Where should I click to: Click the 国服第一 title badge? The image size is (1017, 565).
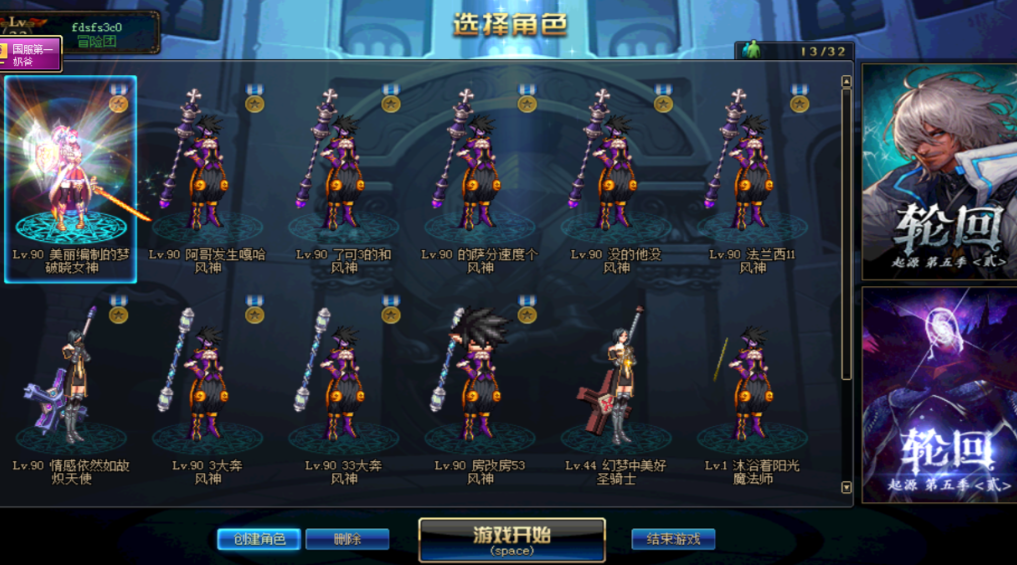coord(32,53)
